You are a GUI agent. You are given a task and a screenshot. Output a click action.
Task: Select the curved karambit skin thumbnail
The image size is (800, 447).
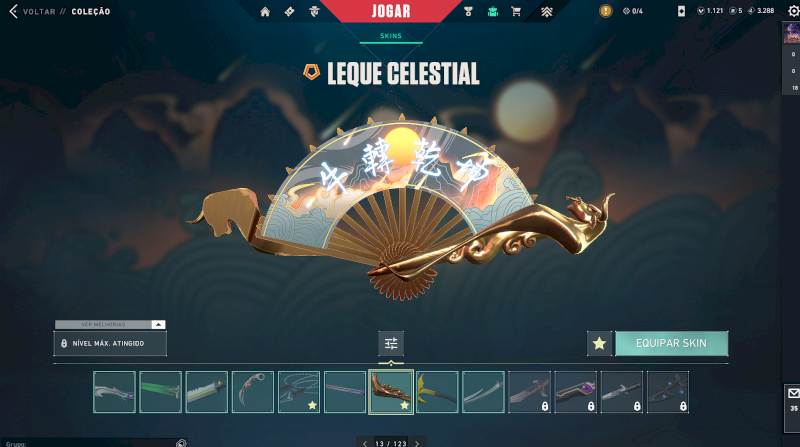tap(252, 392)
